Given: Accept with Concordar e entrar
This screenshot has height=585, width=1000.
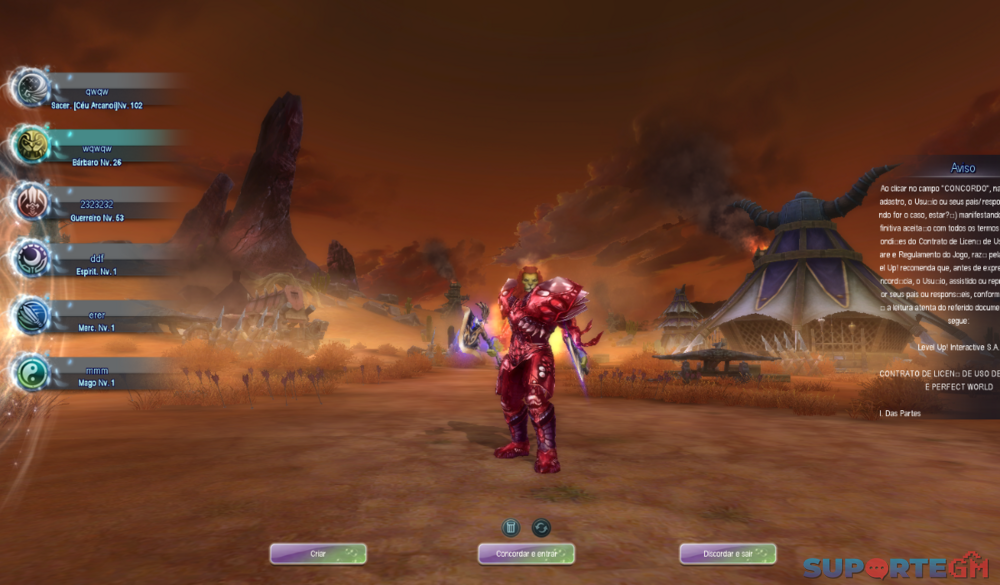Looking at the screenshot, I should pyautogui.click(x=526, y=553).
